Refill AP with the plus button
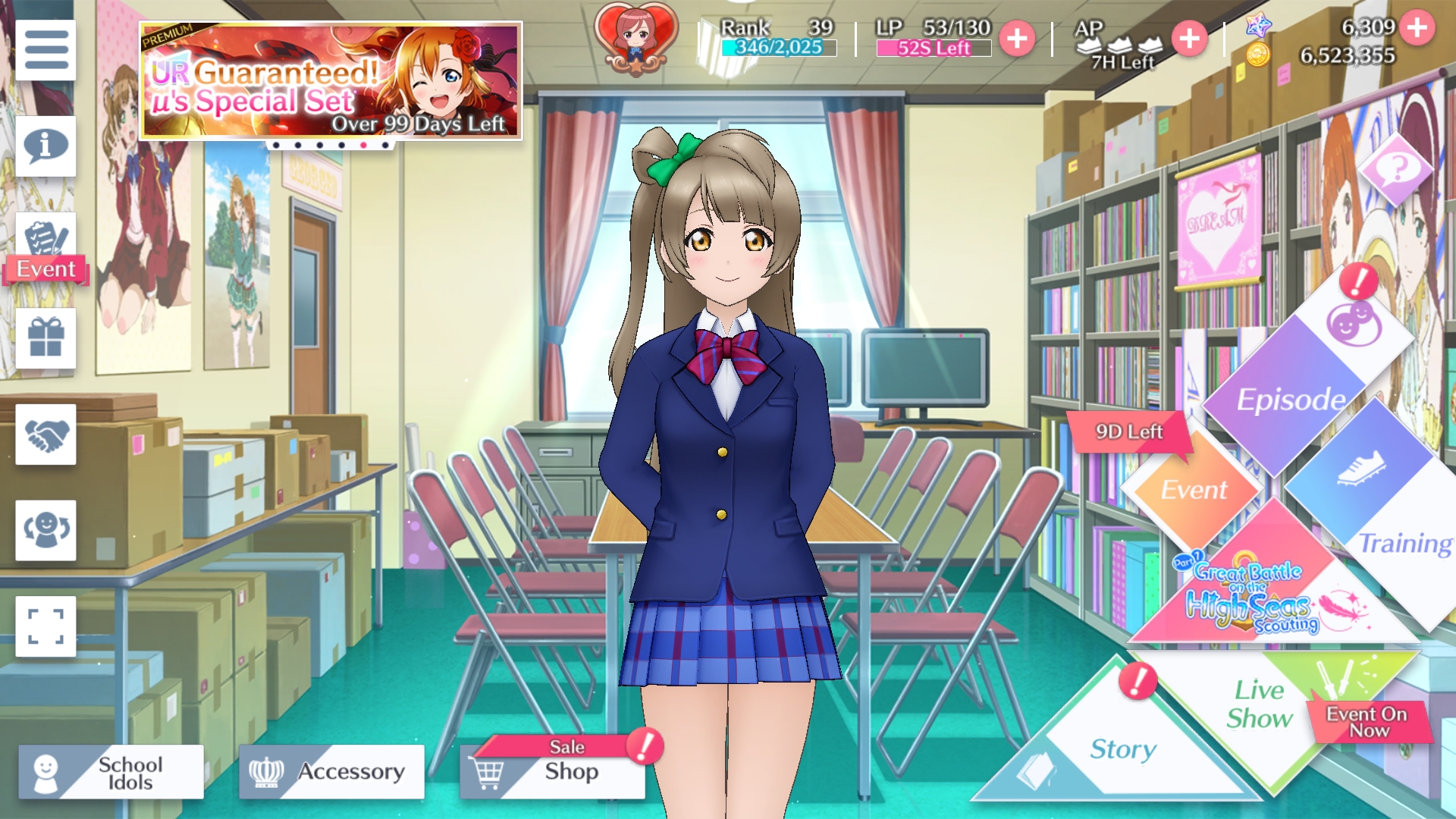This screenshot has height=819, width=1456. tap(1189, 38)
